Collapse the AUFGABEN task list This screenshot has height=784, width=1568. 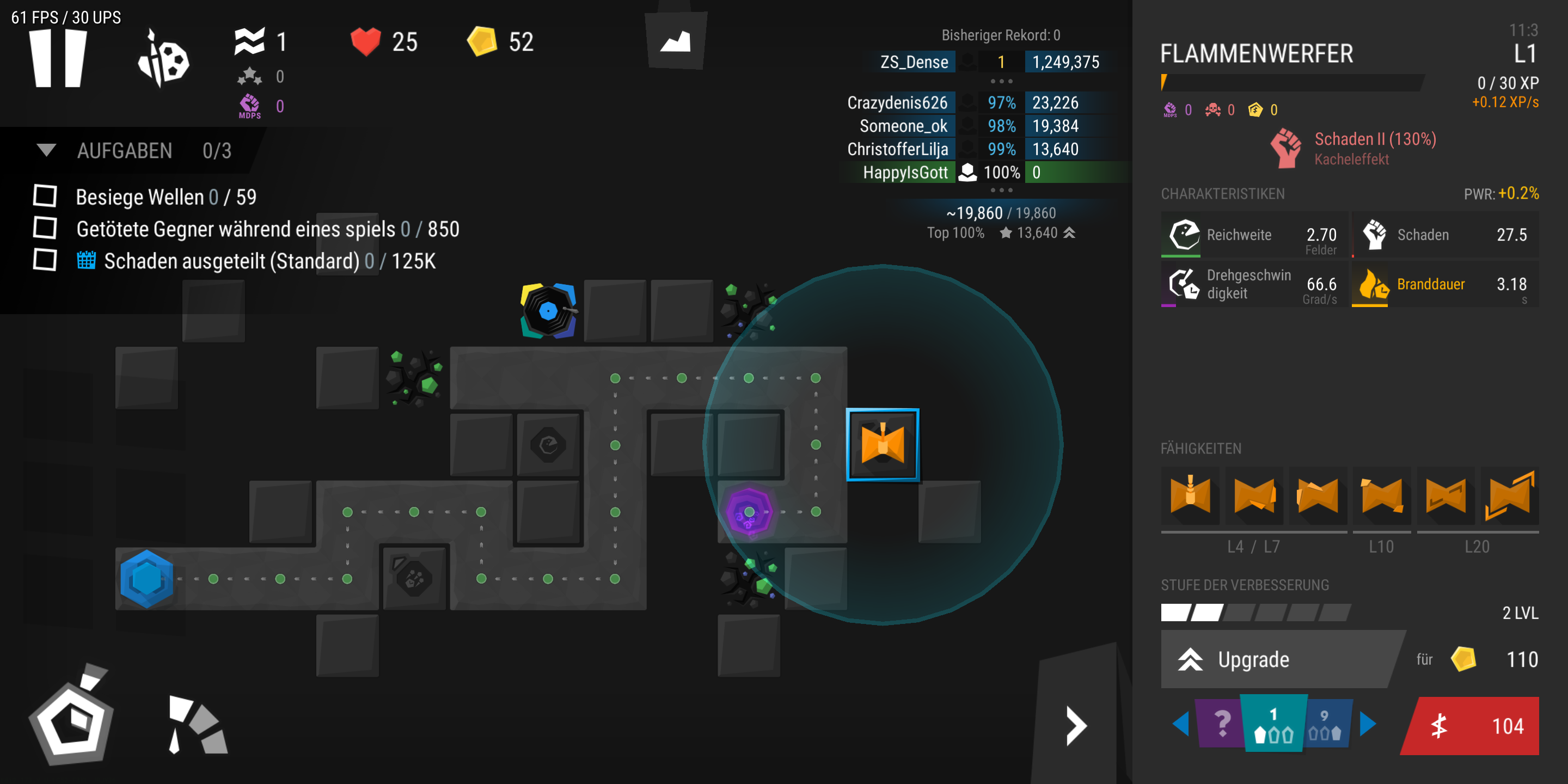click(46, 150)
